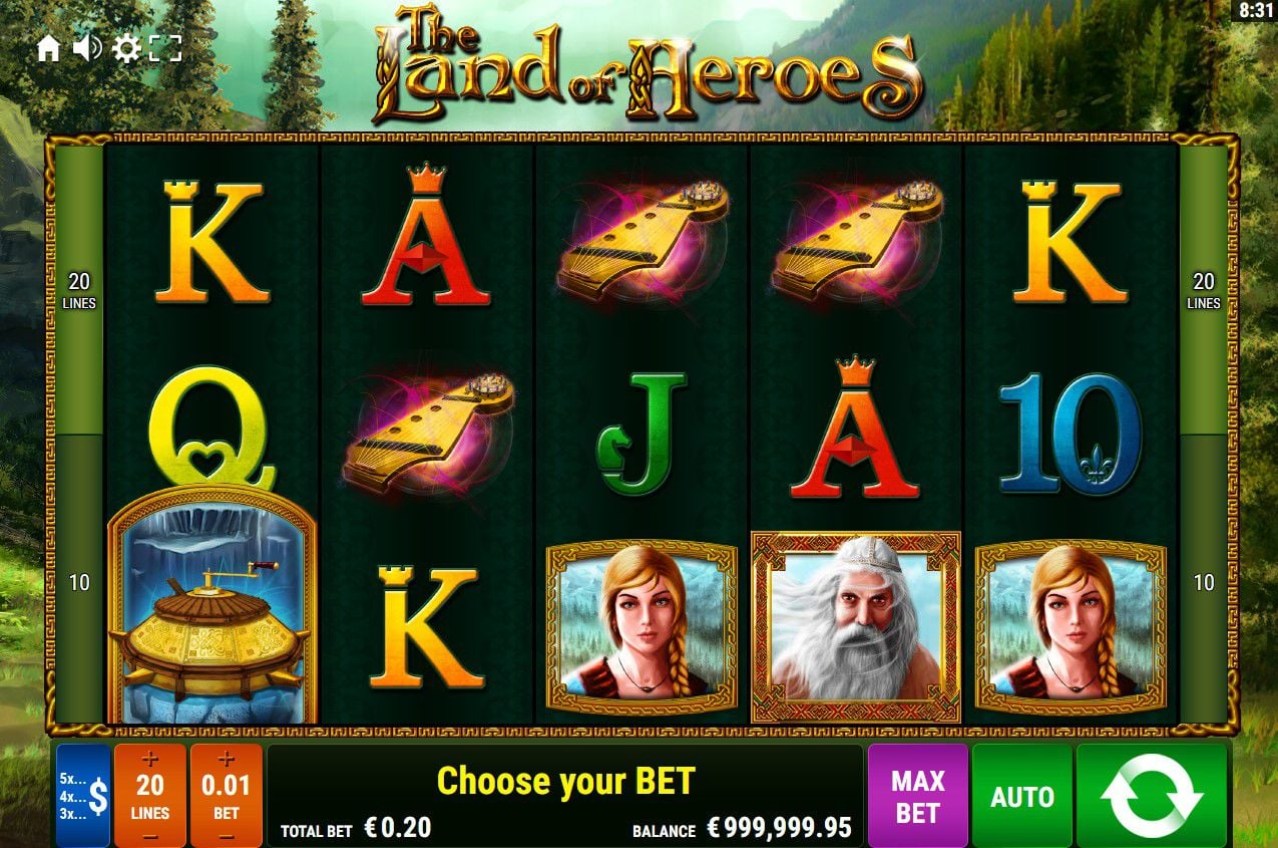1278x848 pixels.
Task: Increase the number of lines
Action: point(150,759)
